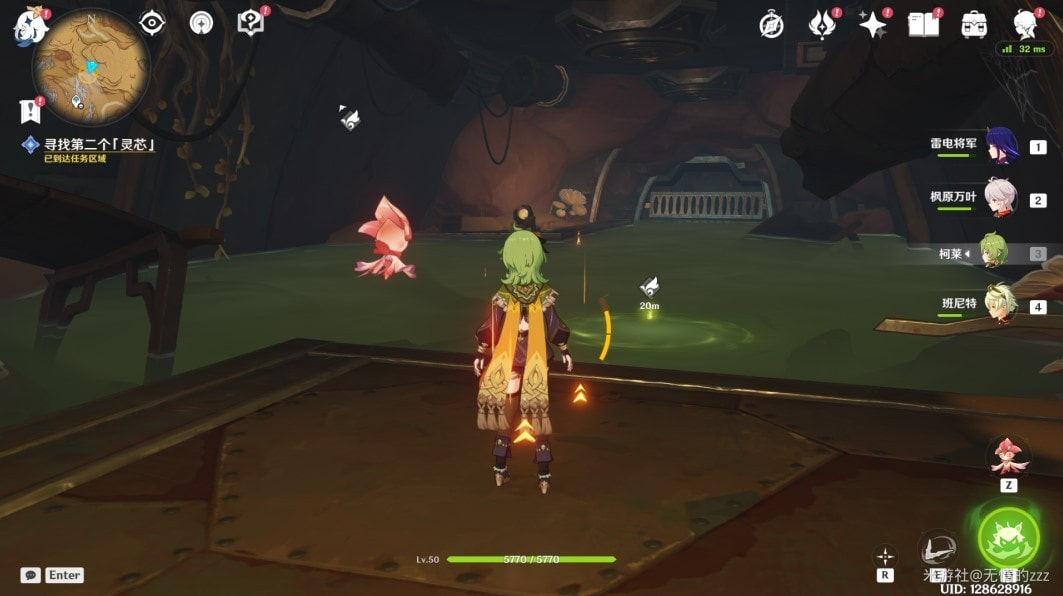
Task: Switch to party member 班尼特
Action: (x=1000, y=305)
